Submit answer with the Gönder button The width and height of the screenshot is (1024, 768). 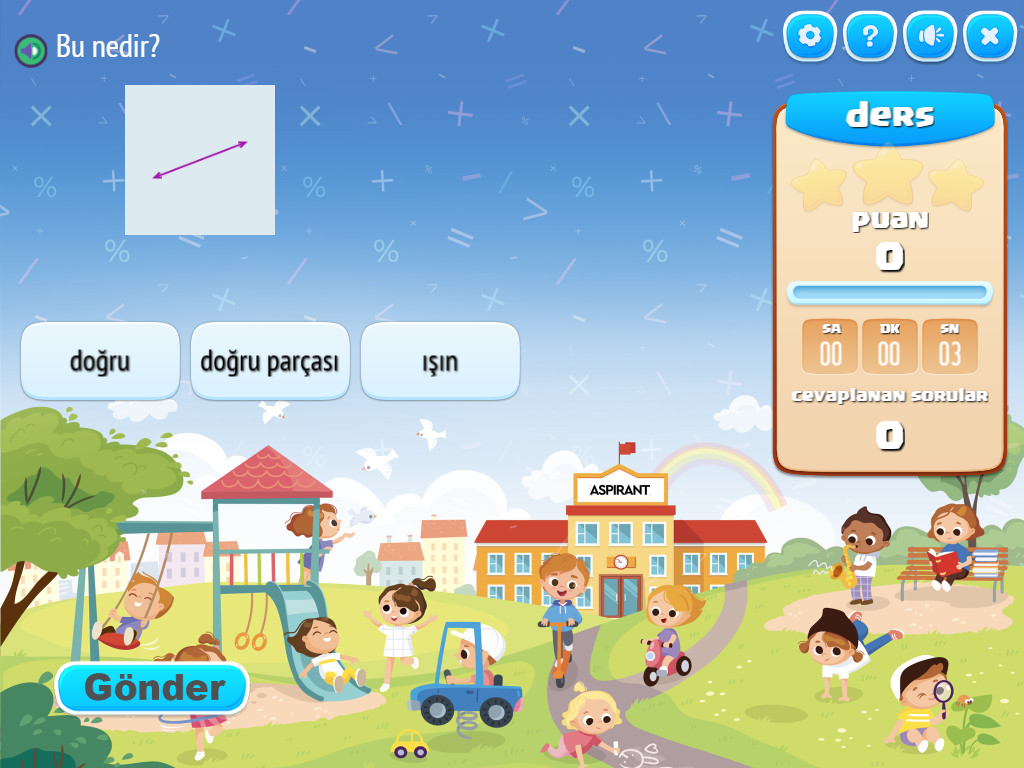tap(151, 688)
